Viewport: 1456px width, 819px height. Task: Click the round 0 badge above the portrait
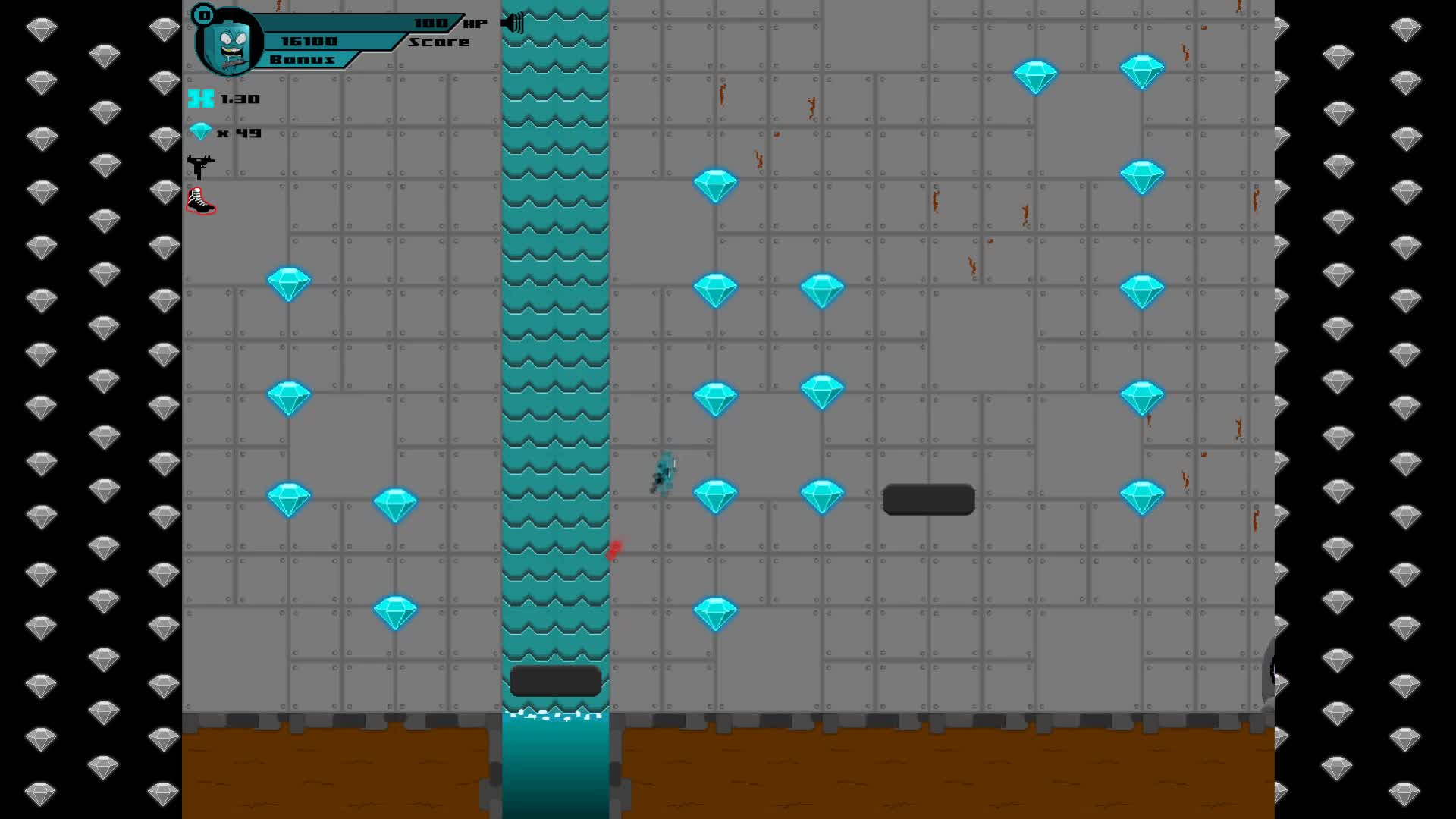[202, 14]
